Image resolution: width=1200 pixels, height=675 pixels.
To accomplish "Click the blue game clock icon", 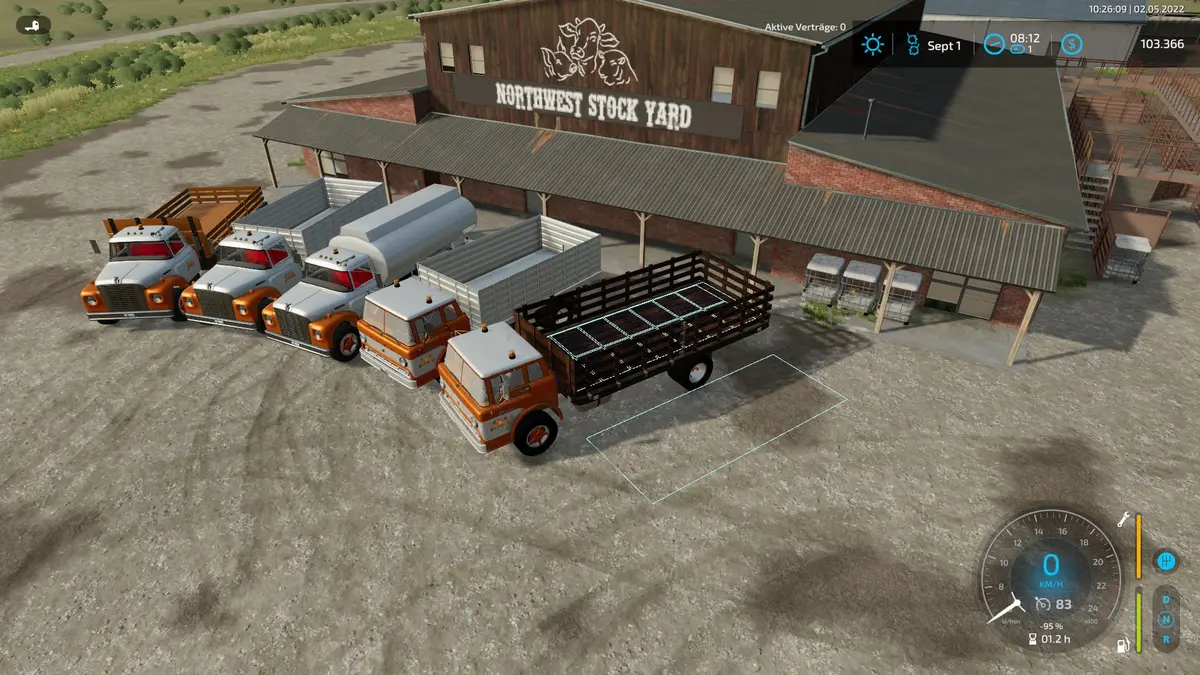I will [993, 44].
